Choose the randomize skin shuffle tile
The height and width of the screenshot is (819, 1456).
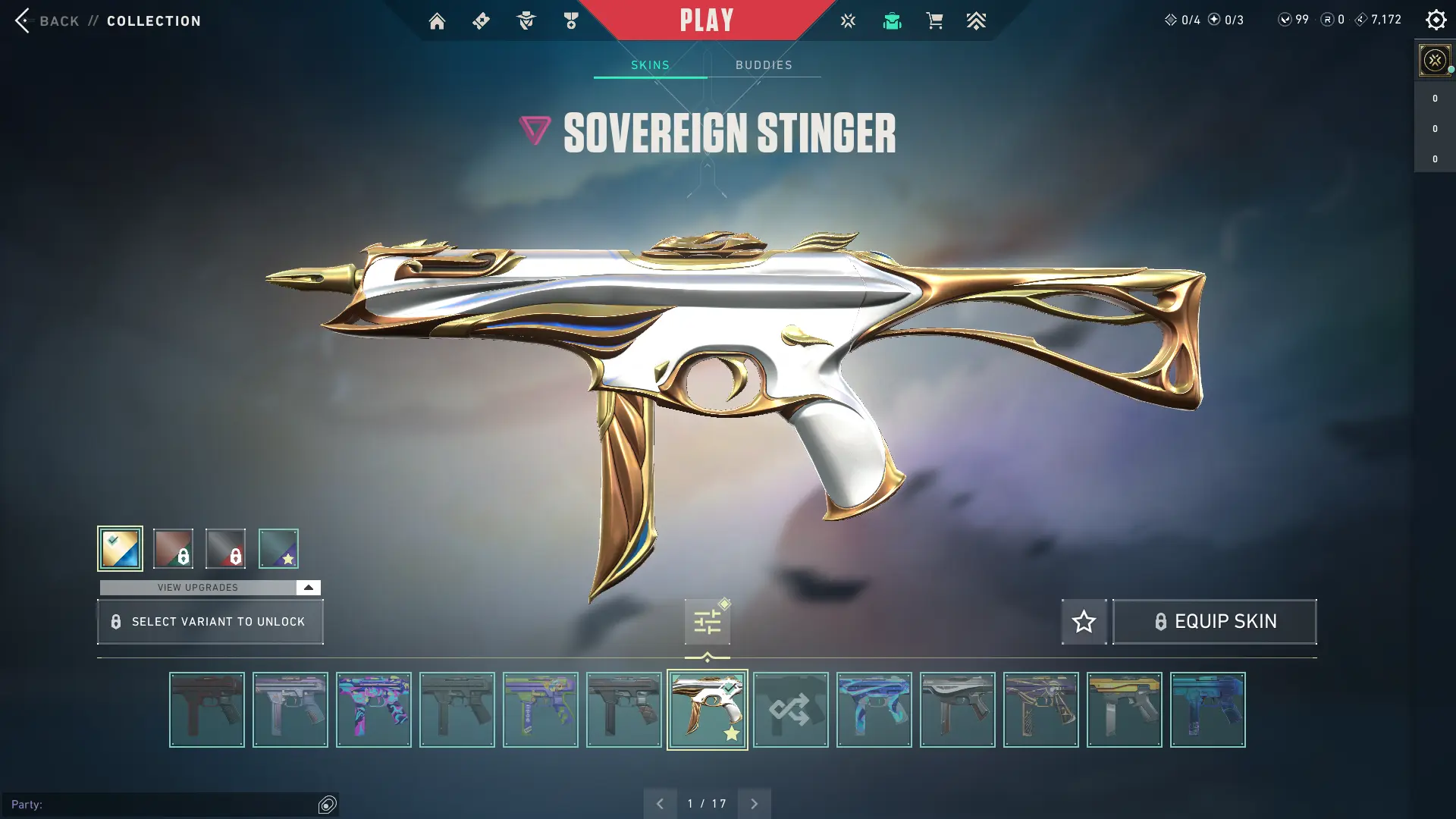coord(790,710)
